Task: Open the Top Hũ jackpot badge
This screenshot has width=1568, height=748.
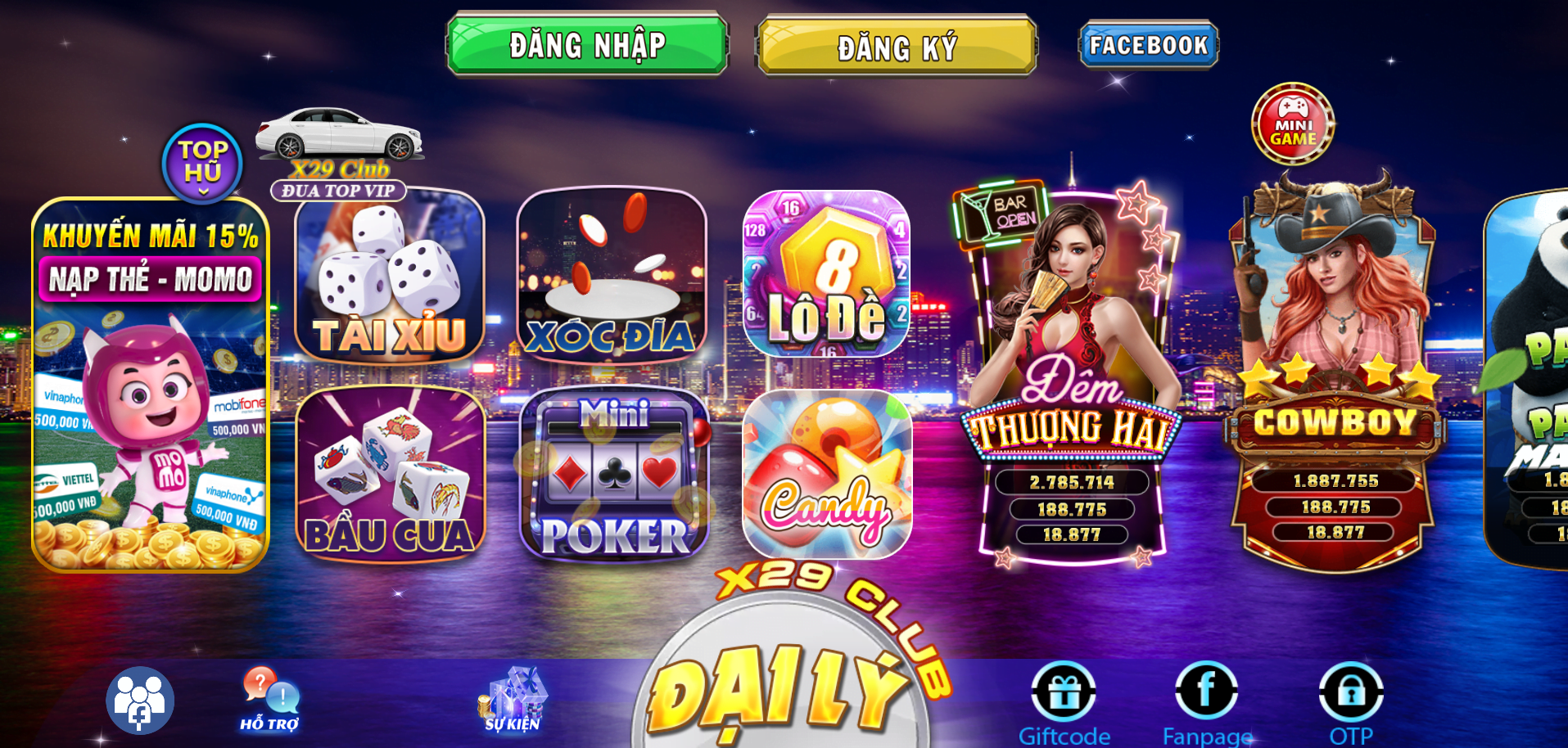Action: tap(202, 163)
